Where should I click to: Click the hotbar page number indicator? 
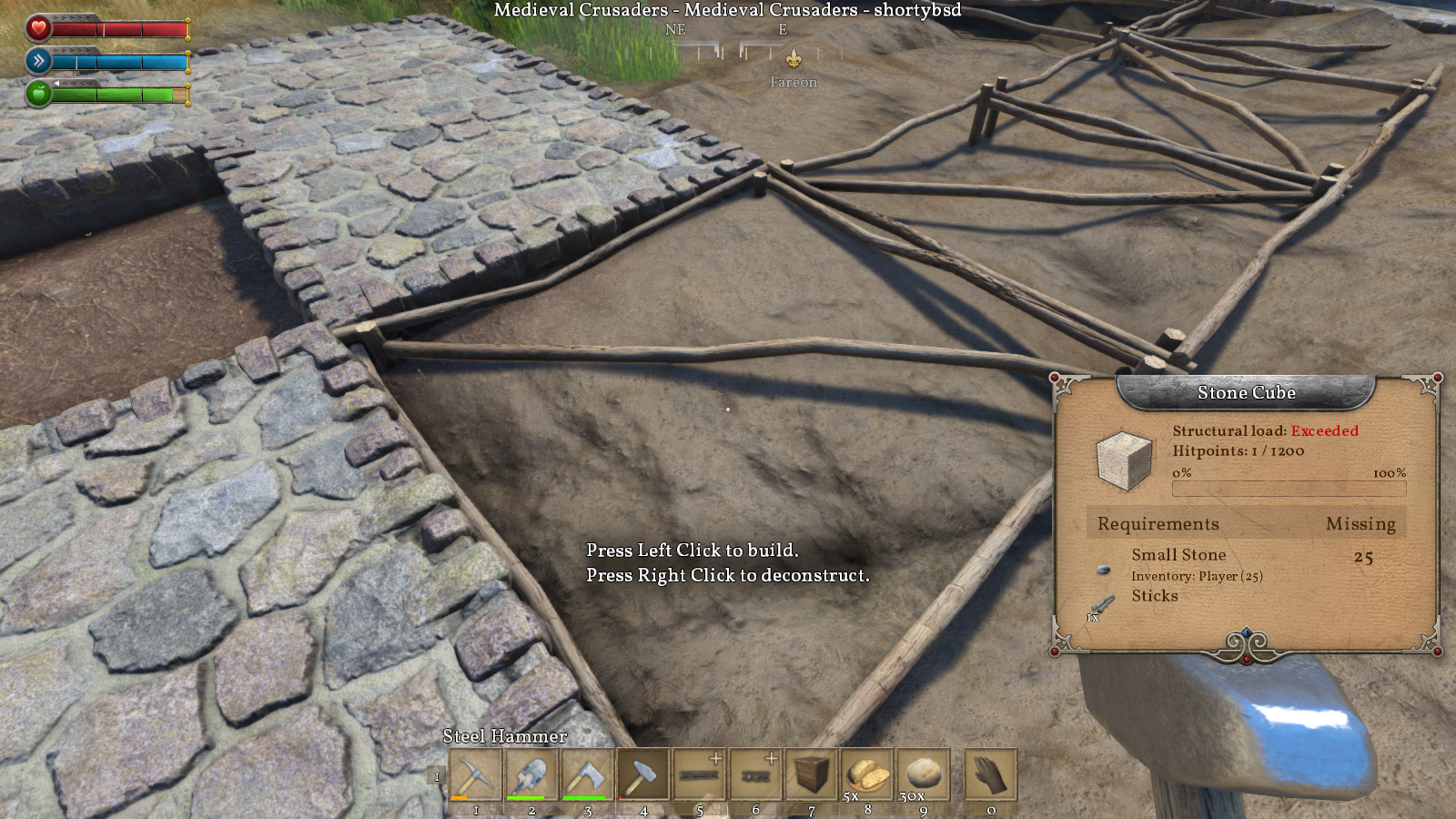pos(437,776)
